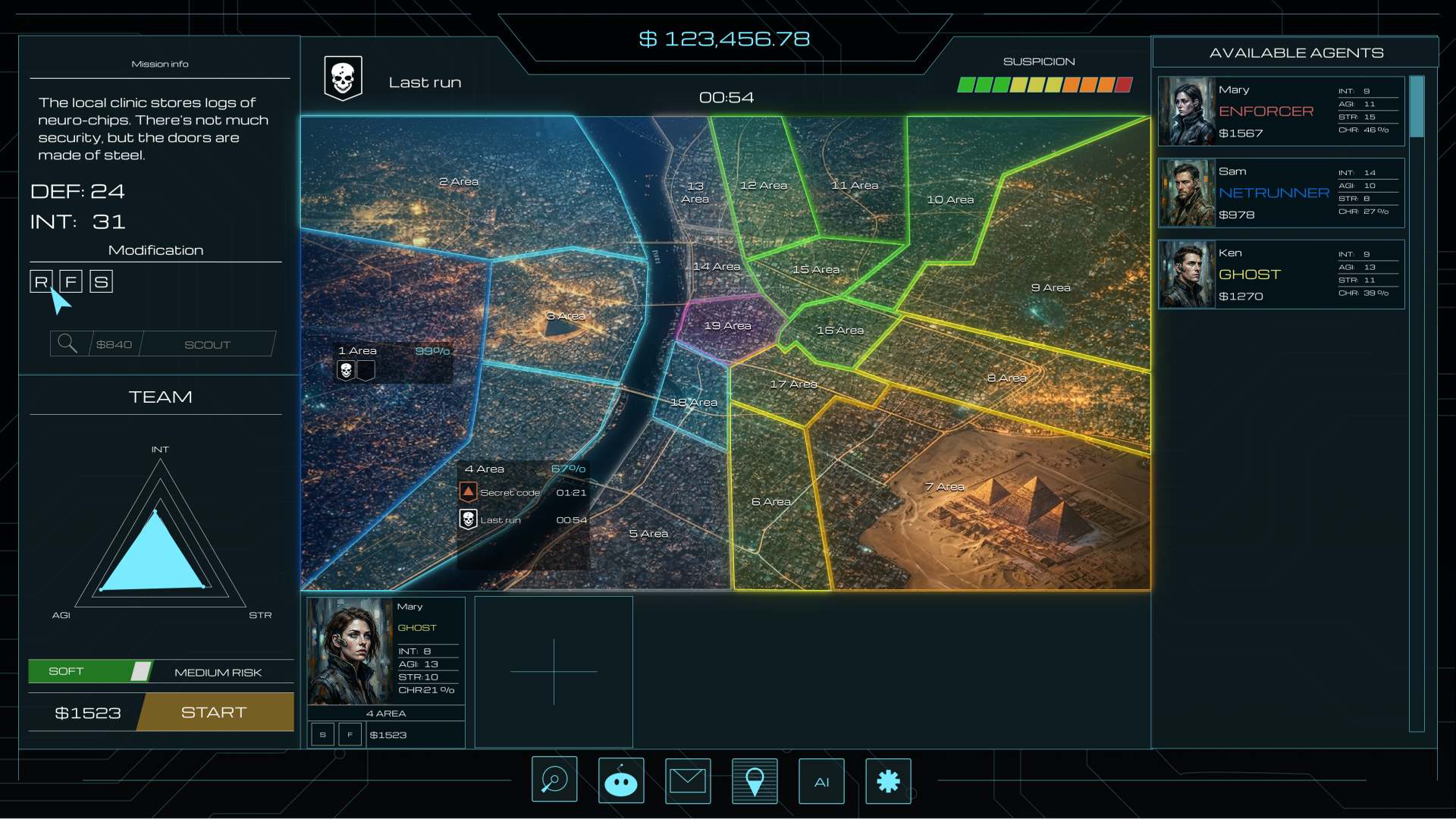Toggle the R modification option

tap(40, 281)
